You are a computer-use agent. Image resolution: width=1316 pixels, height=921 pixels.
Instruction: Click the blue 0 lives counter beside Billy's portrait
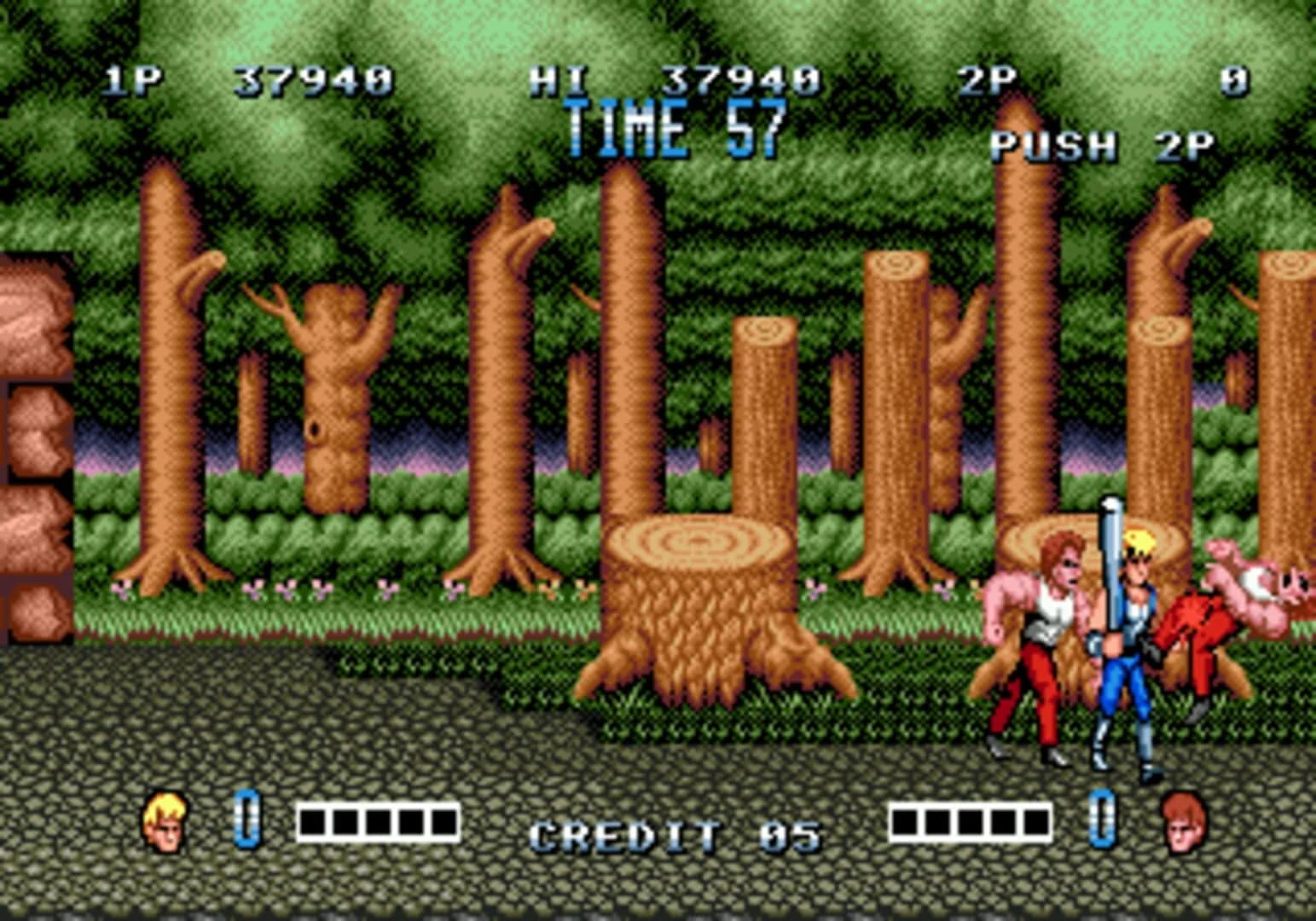(x=247, y=824)
